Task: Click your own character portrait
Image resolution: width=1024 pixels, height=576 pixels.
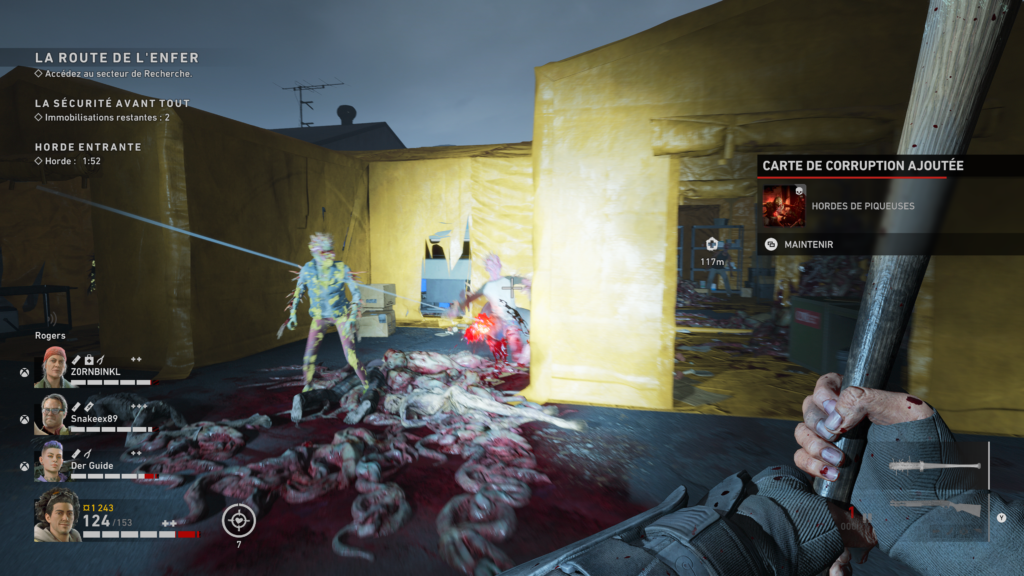Action: [x=58, y=516]
